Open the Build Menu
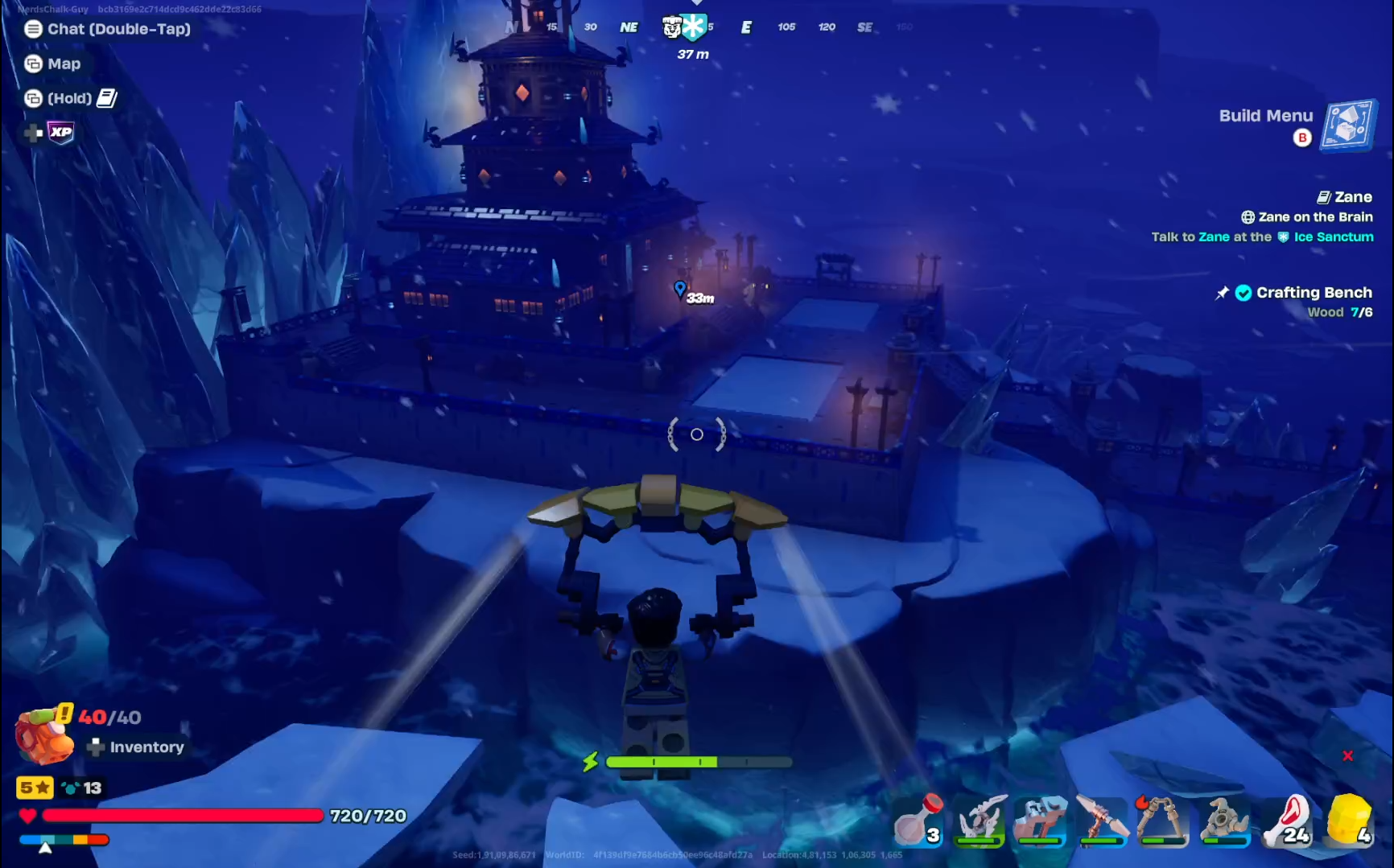 point(1347,126)
